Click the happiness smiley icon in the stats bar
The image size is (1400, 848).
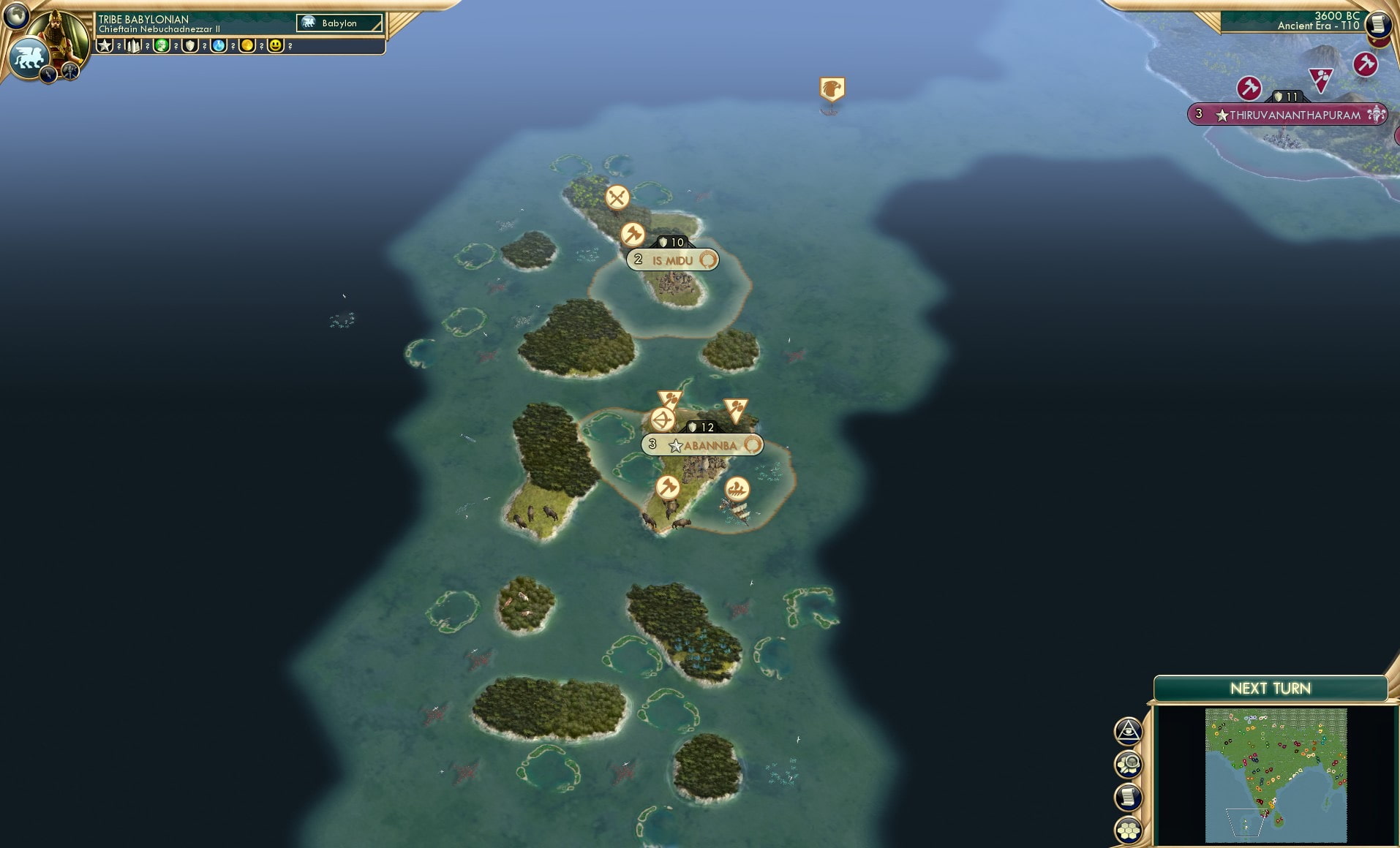pyautogui.click(x=275, y=45)
